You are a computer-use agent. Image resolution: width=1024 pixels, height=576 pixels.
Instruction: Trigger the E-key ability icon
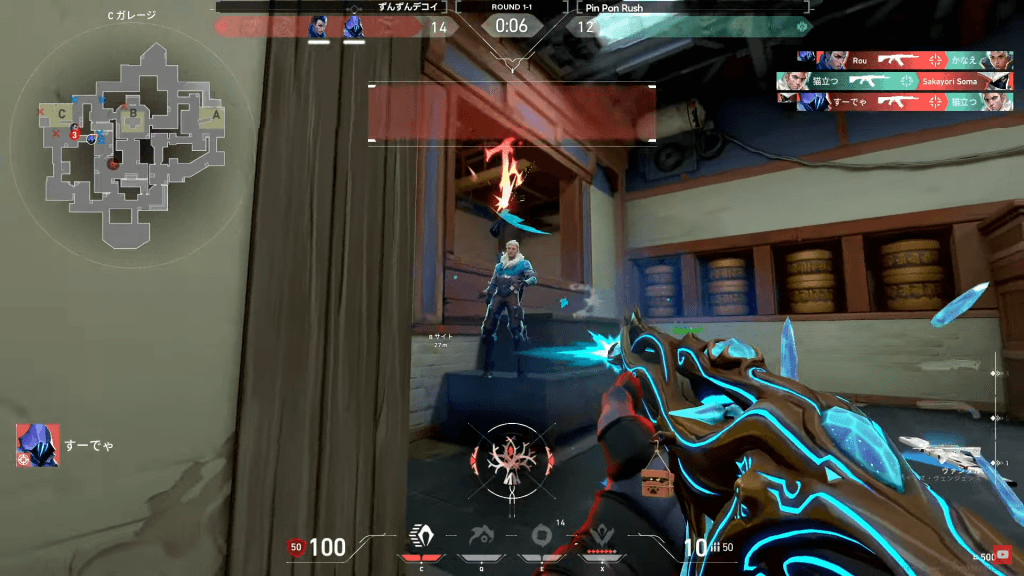point(542,537)
